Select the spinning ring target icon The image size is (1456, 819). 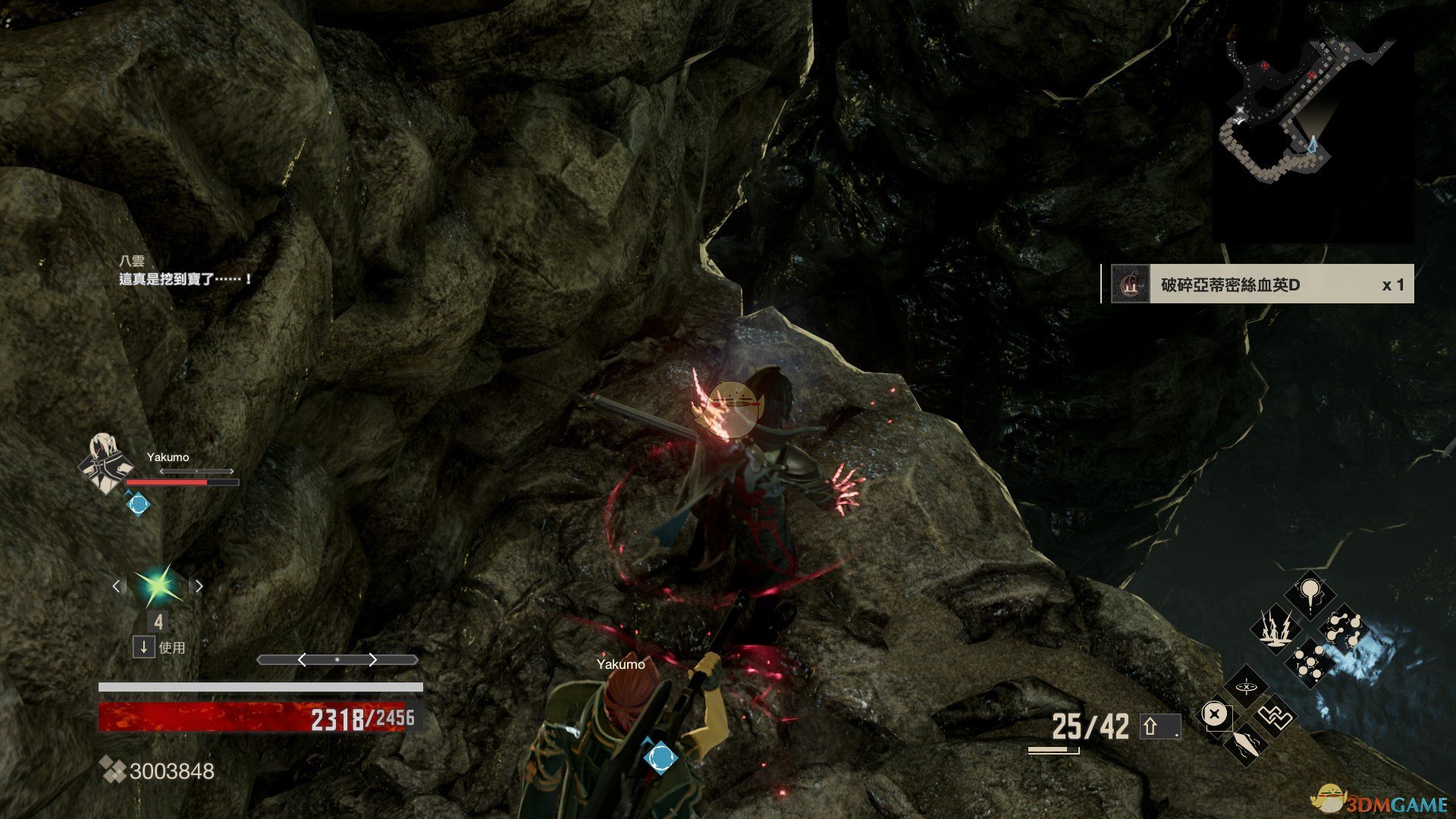click(1246, 688)
